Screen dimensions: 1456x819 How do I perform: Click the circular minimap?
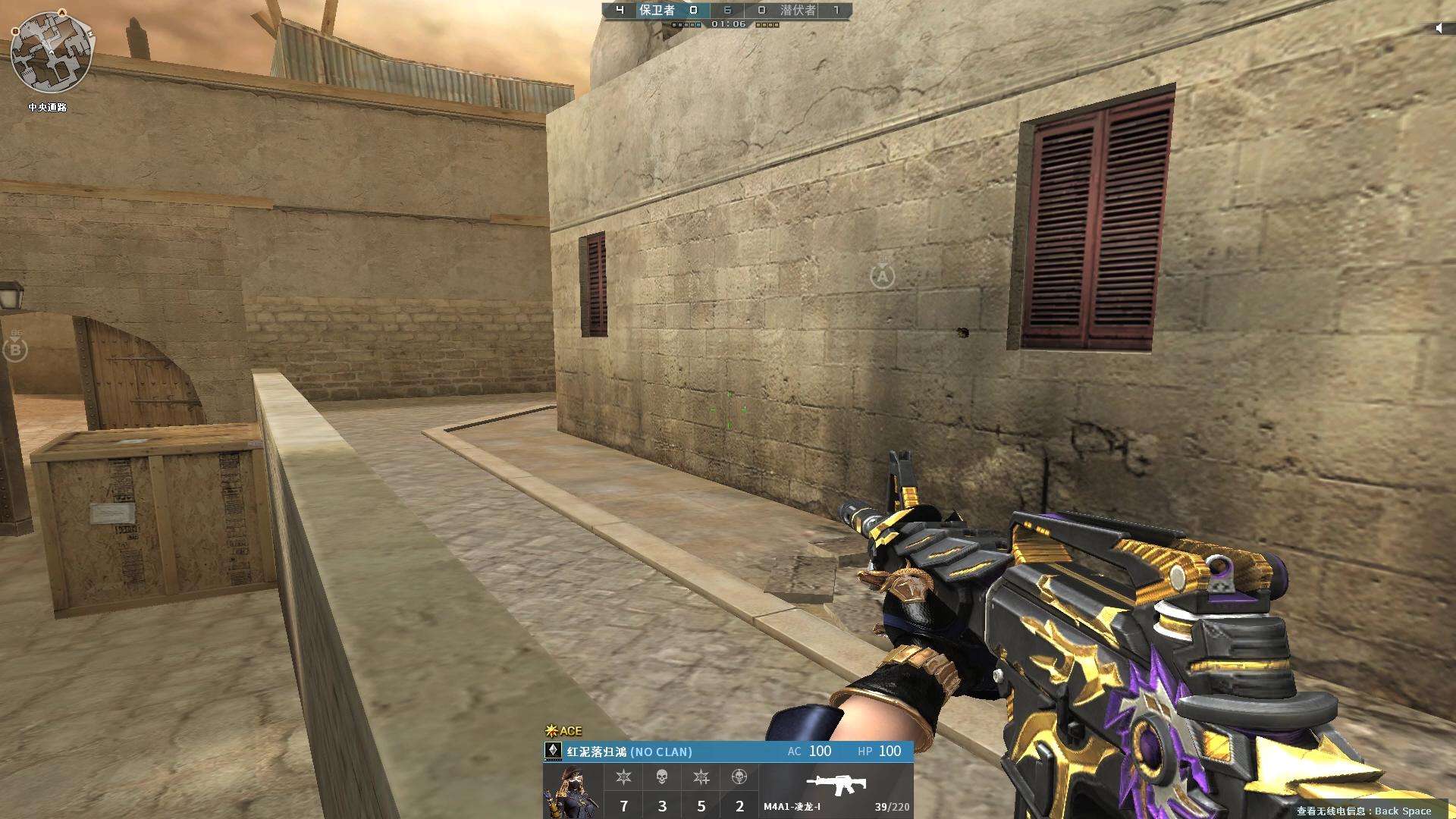coord(52,52)
